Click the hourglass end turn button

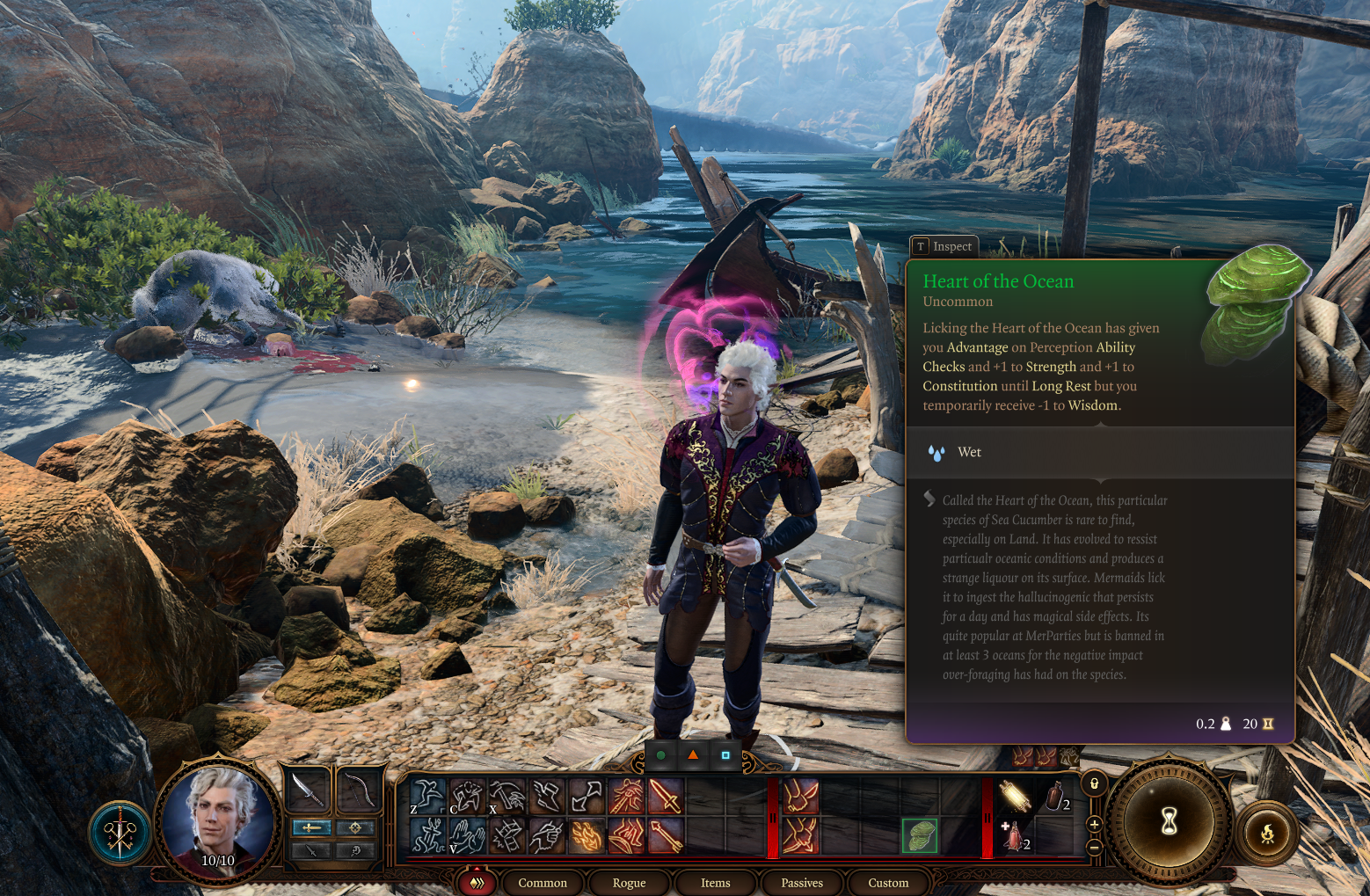click(x=1169, y=821)
